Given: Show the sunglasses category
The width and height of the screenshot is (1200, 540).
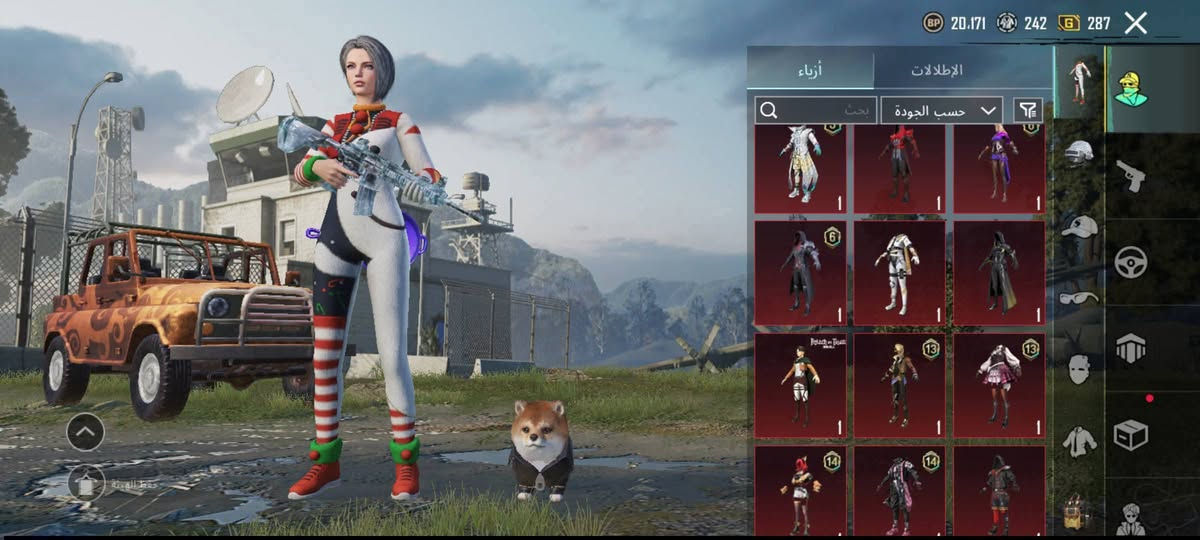Looking at the screenshot, I should coord(1079,297).
